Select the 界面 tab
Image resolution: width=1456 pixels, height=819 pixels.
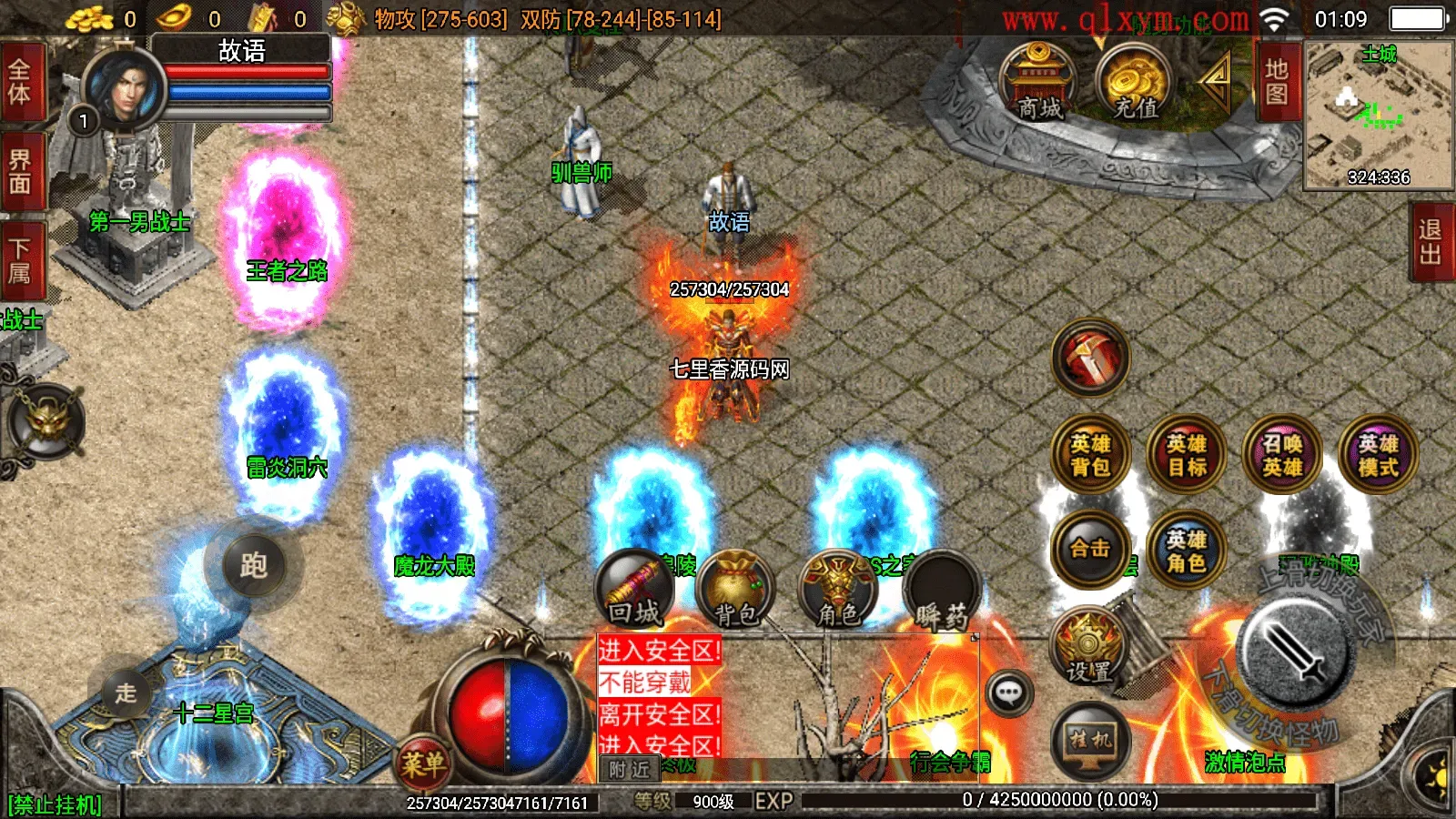(20, 171)
